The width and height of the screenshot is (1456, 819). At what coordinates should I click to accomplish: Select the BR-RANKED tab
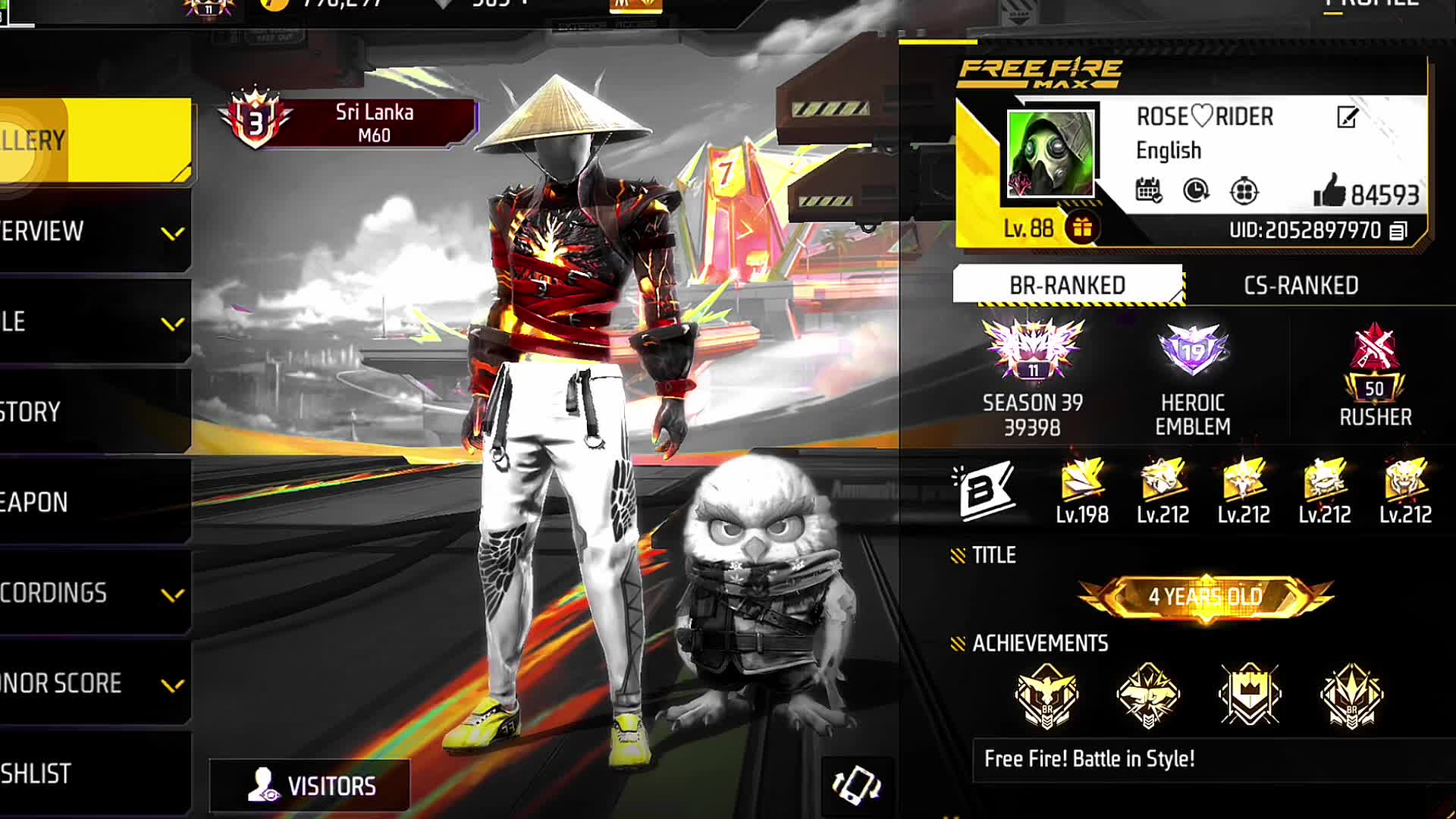pyautogui.click(x=1067, y=285)
